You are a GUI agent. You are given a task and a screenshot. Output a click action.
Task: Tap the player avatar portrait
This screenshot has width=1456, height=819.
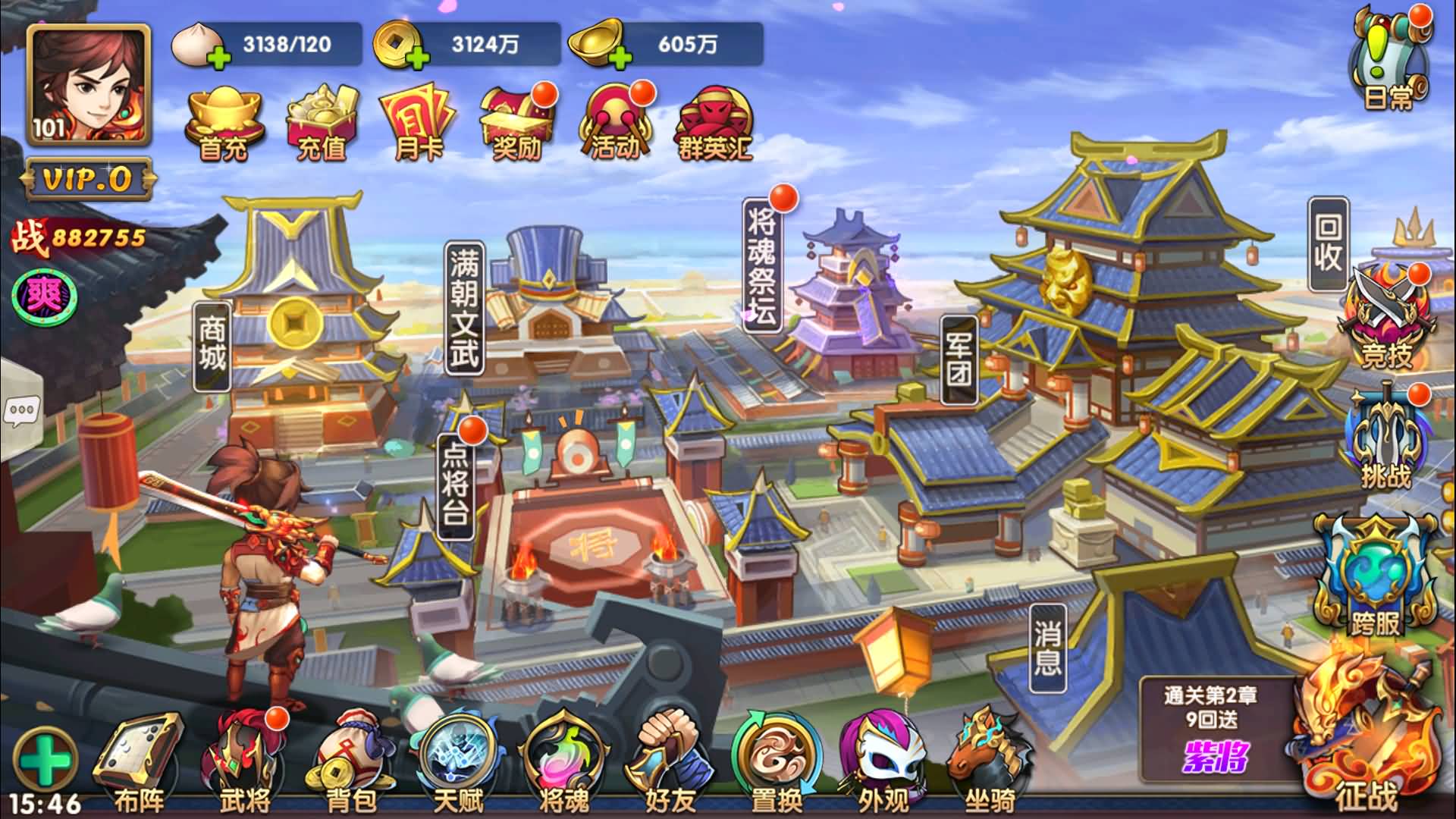point(88,84)
